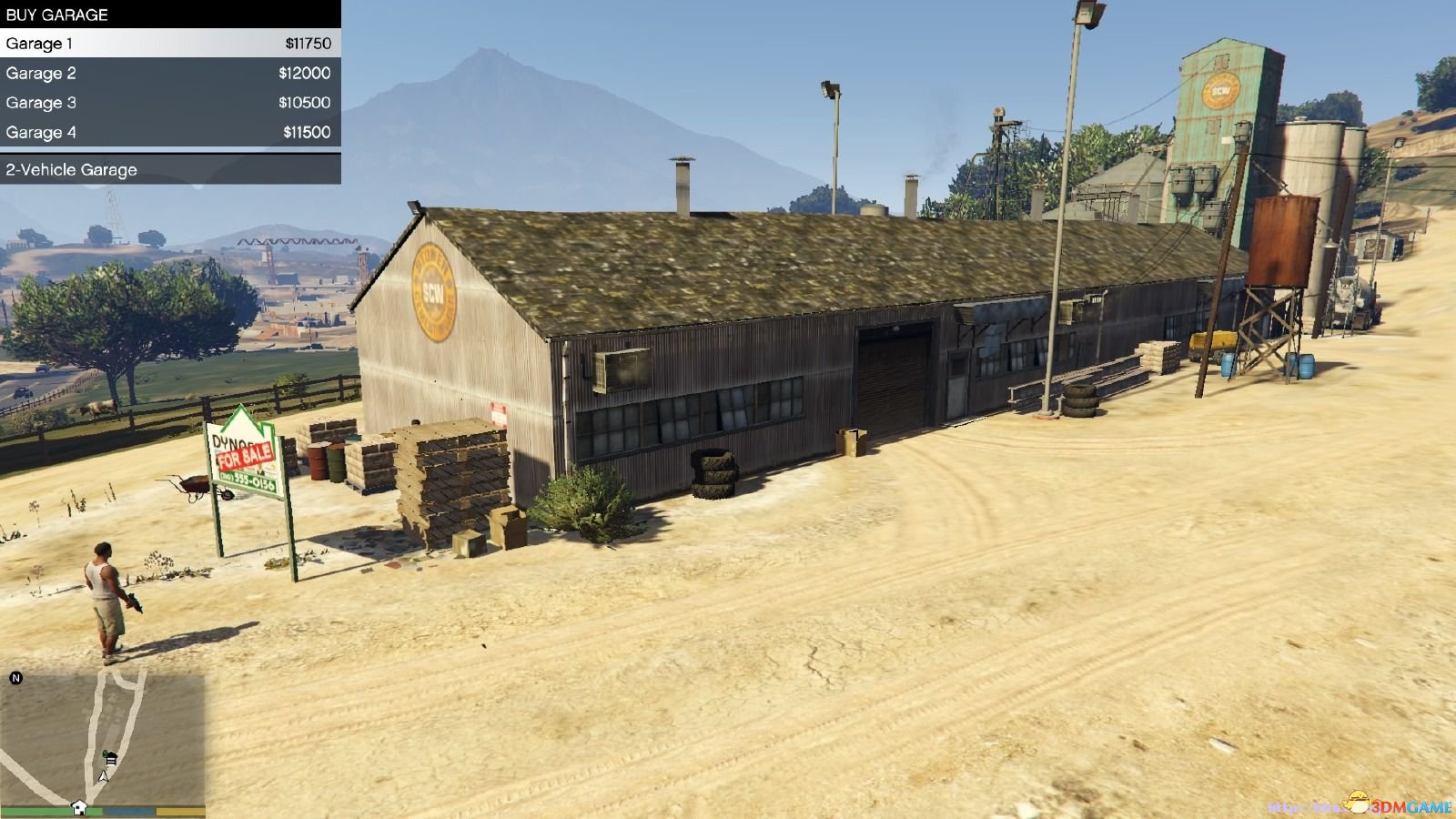This screenshot has width=1456, height=819.
Task: Select the Garage 4 option
Action: 170,132
